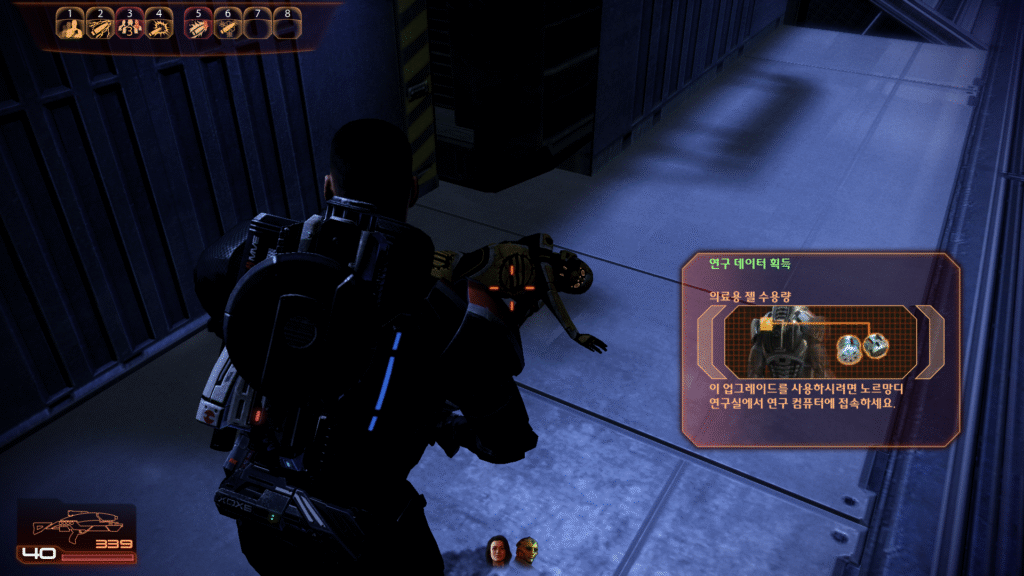Activate the hotbar slot 1 squad power
The image size is (1024, 576).
click(x=69, y=27)
